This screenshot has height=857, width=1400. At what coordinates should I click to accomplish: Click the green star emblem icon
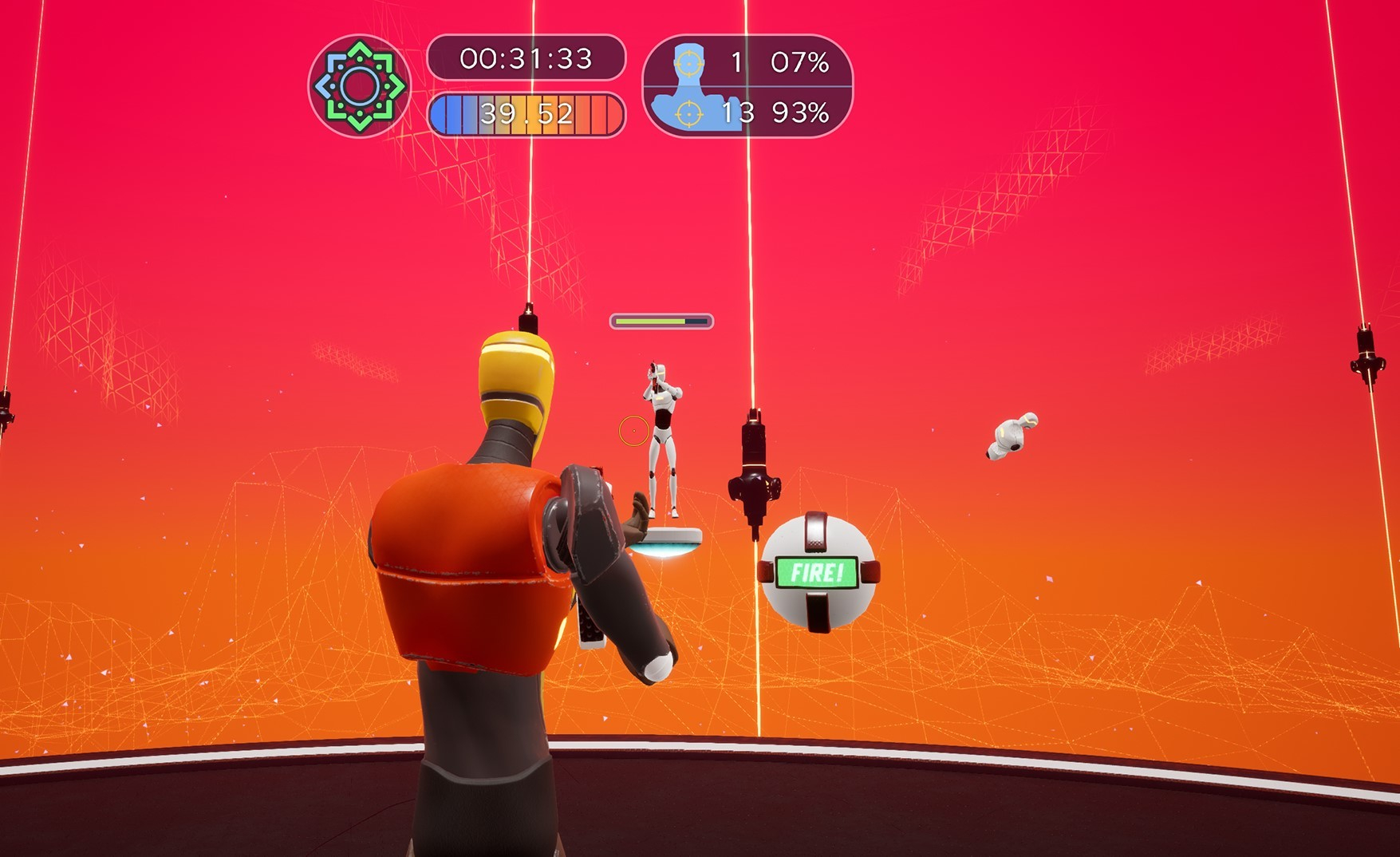click(359, 85)
